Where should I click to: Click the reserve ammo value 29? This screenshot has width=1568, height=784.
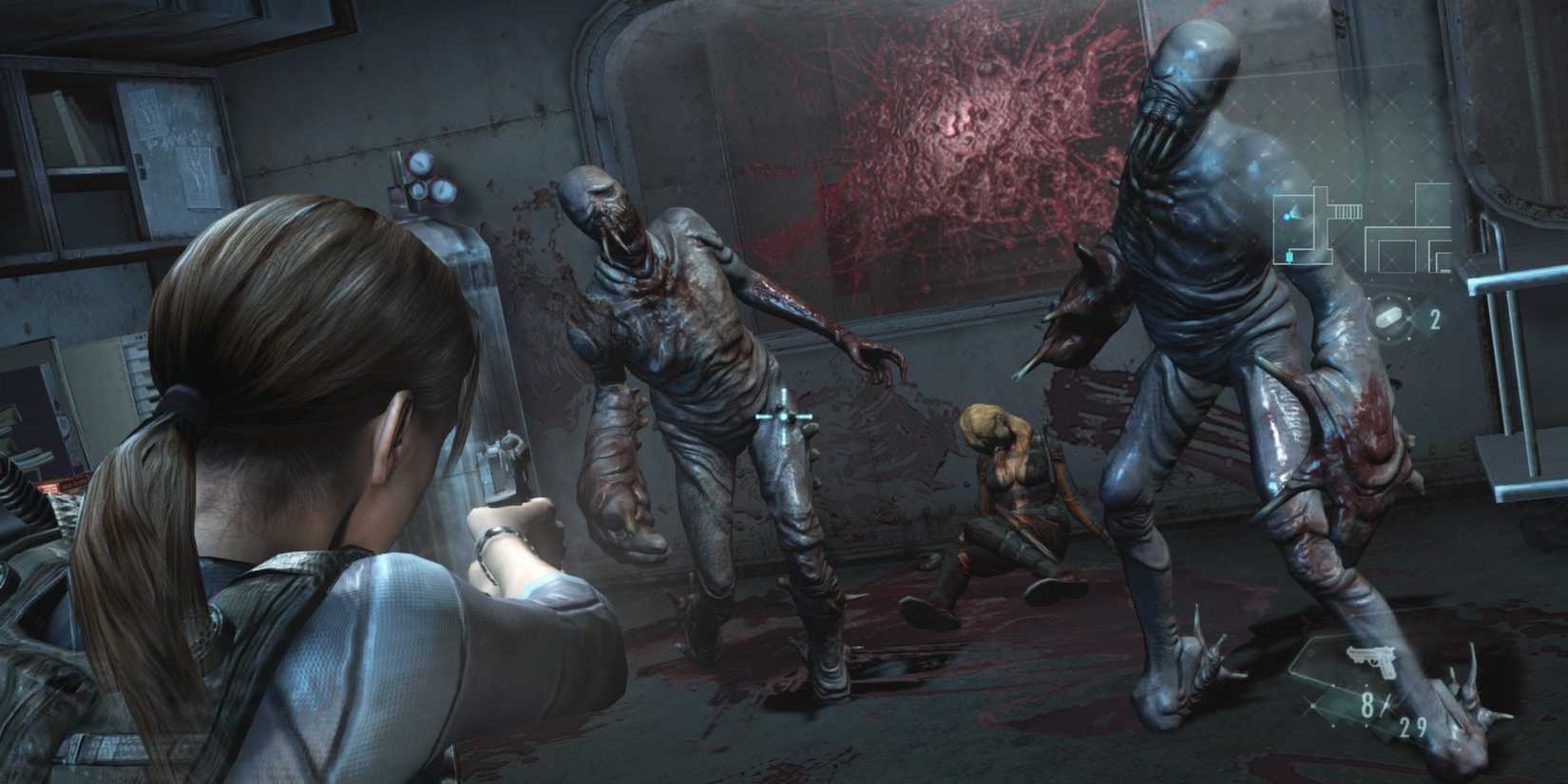(x=1413, y=726)
